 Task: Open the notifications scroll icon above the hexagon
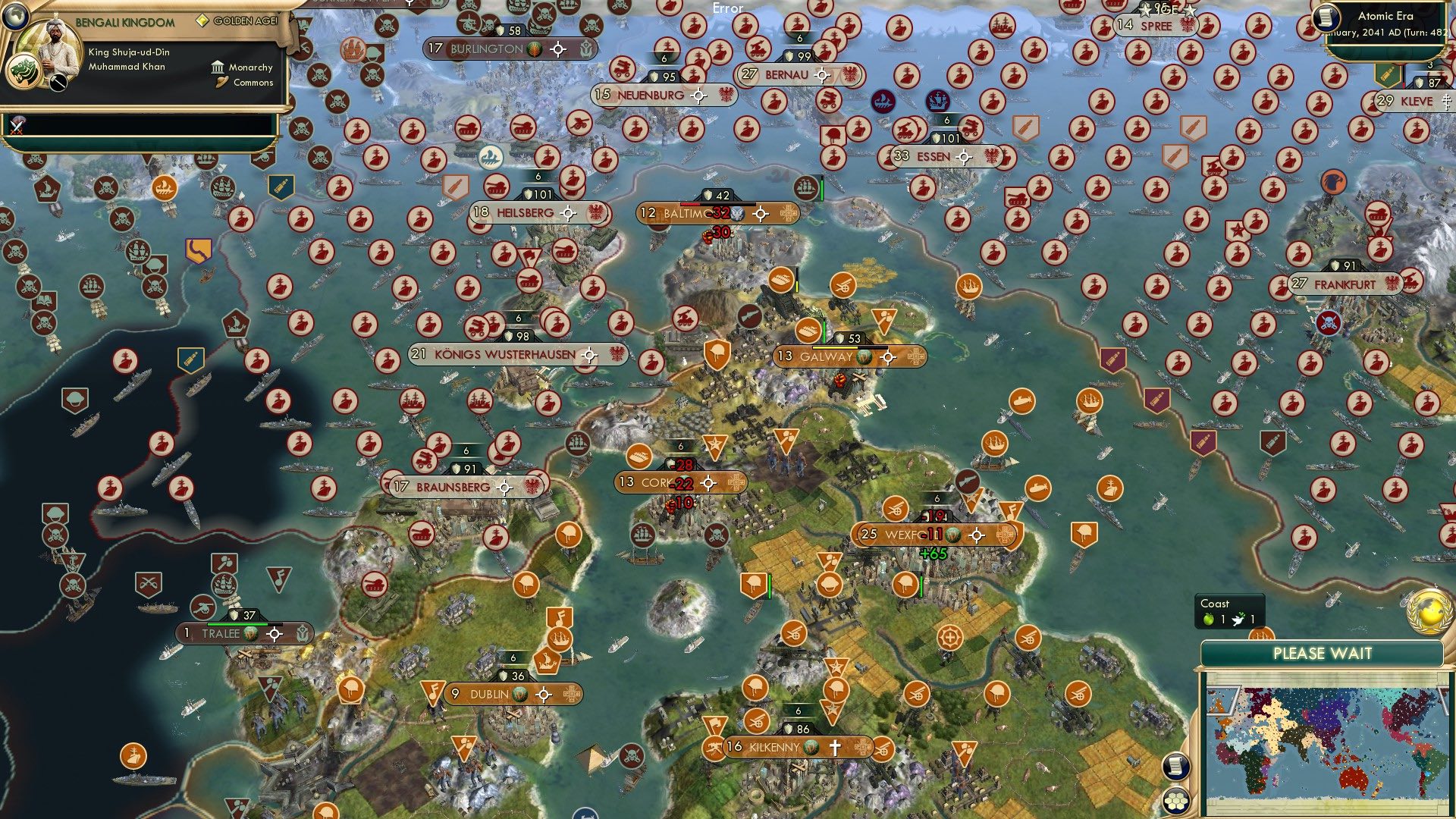click(1175, 767)
